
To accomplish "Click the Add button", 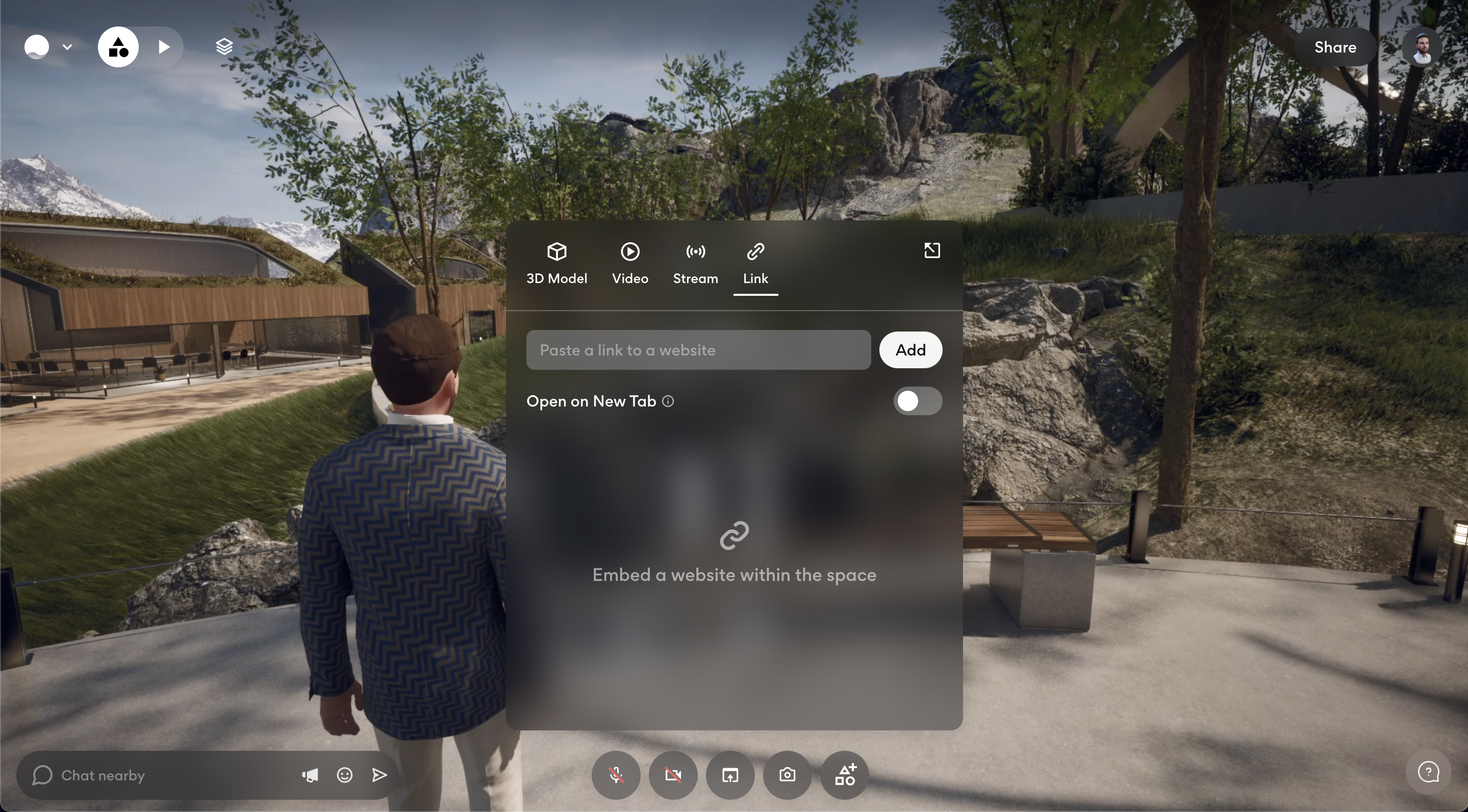I will 910,350.
